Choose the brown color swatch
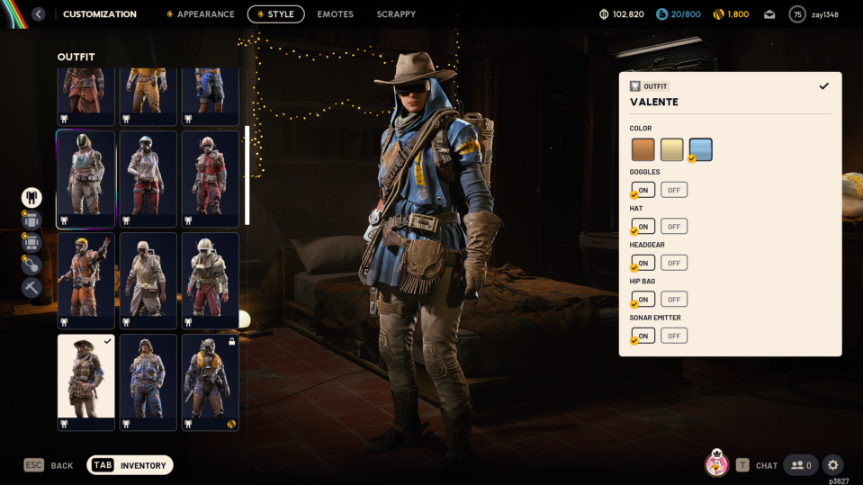 pos(643,150)
